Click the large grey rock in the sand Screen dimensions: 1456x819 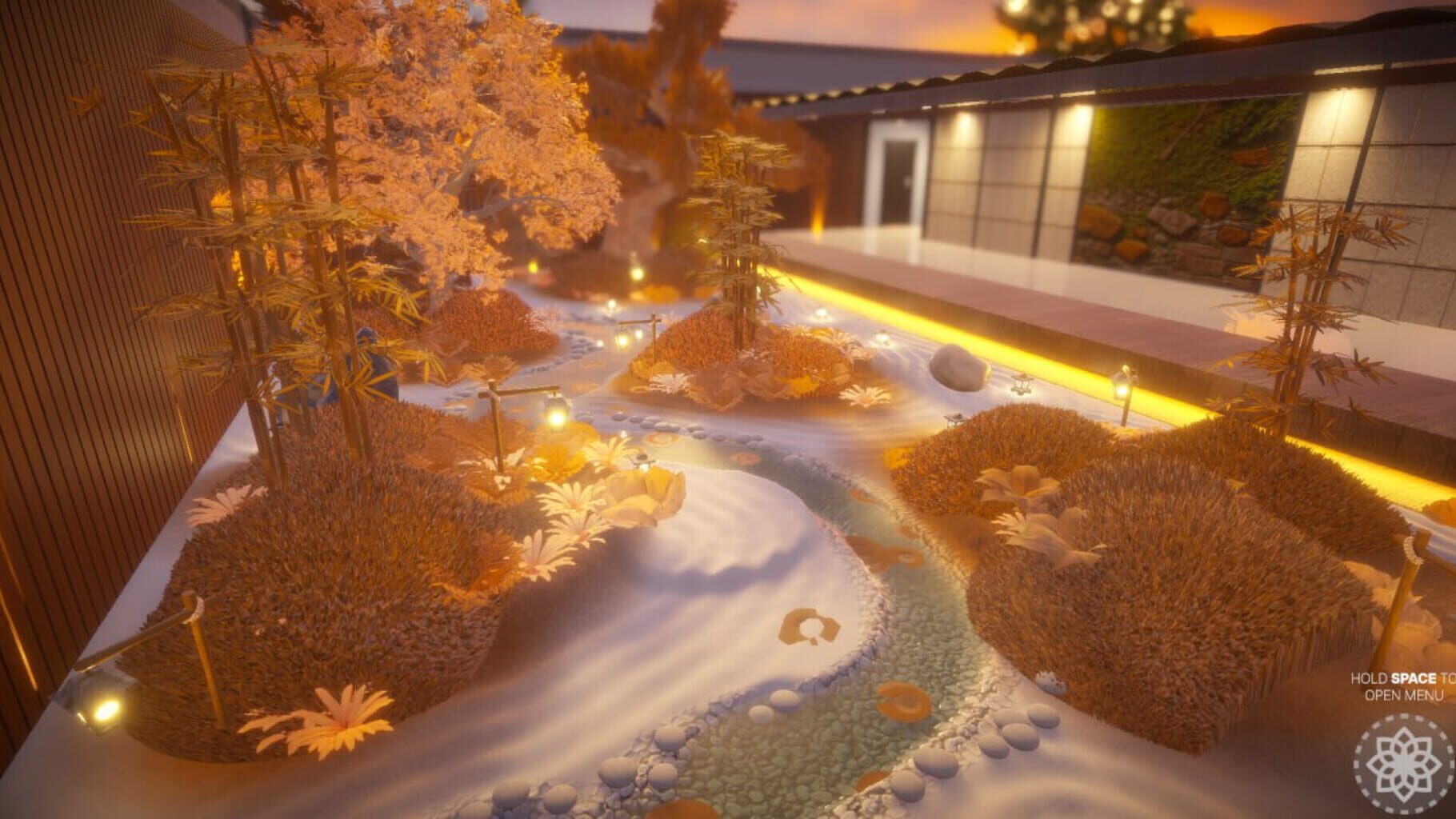(x=958, y=367)
